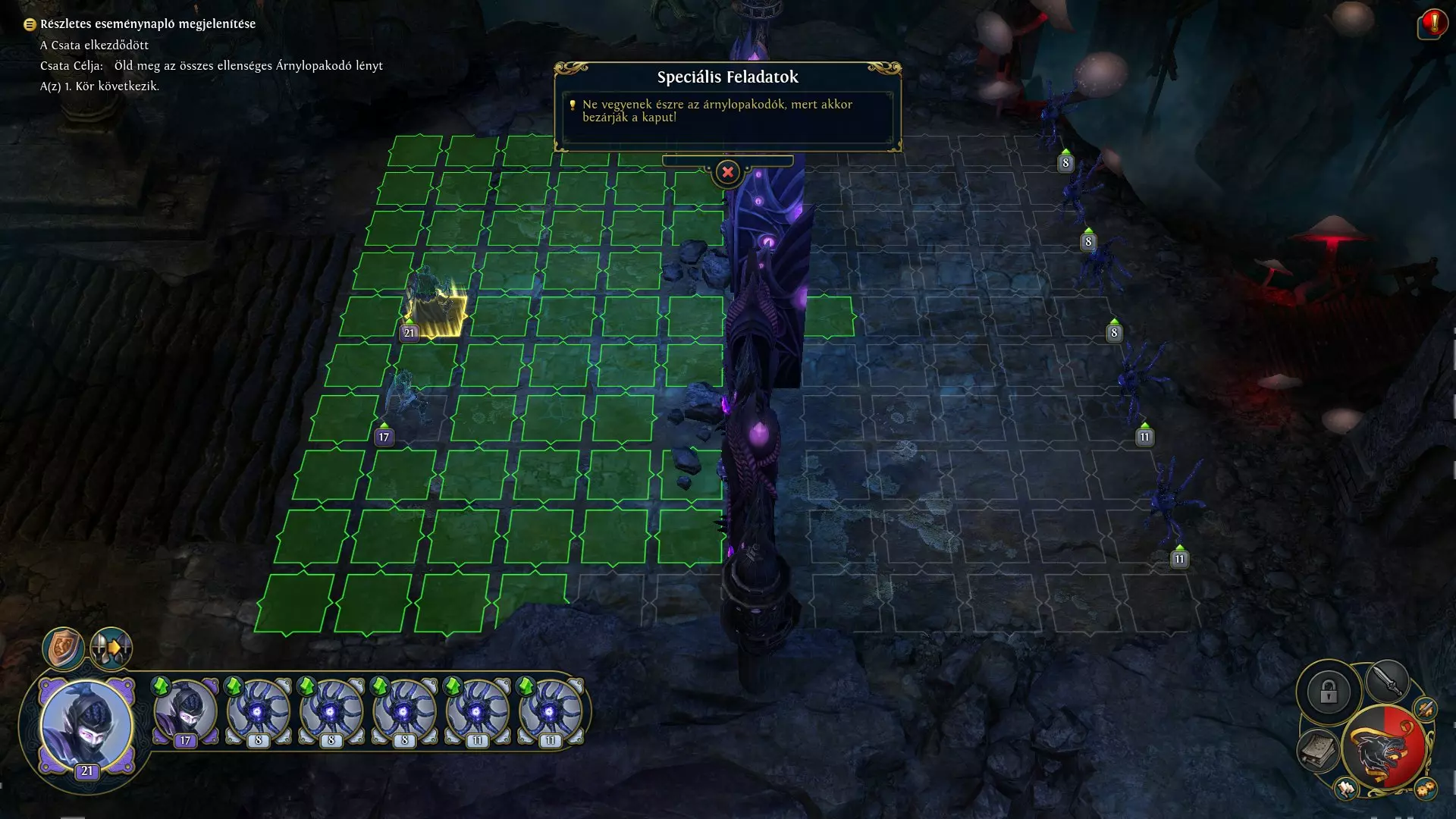The height and width of the screenshot is (819, 1456).
Task: Select the active unit portrait showing 21
Action: click(x=86, y=726)
